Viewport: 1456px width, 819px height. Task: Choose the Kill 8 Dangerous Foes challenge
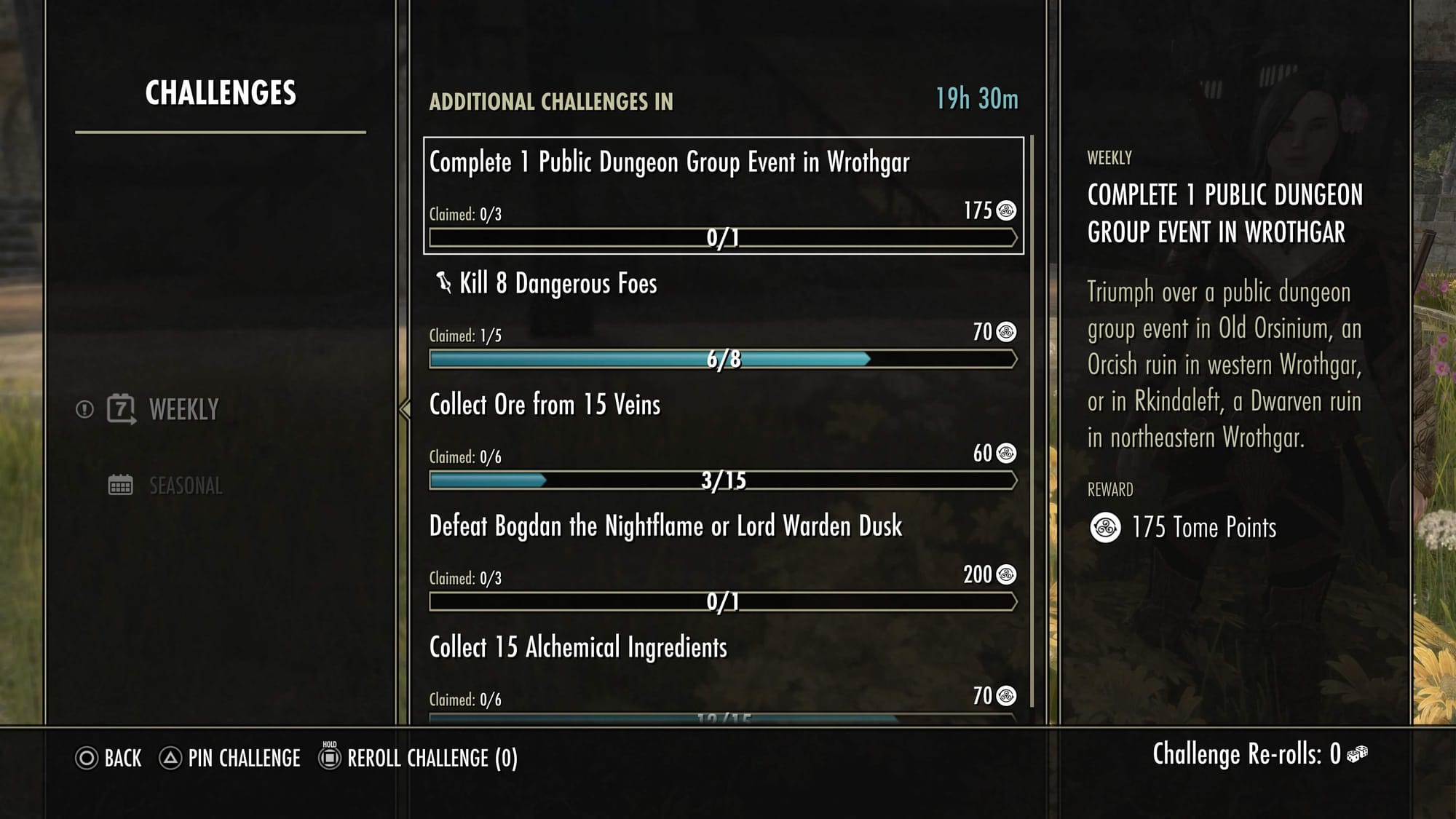(723, 317)
